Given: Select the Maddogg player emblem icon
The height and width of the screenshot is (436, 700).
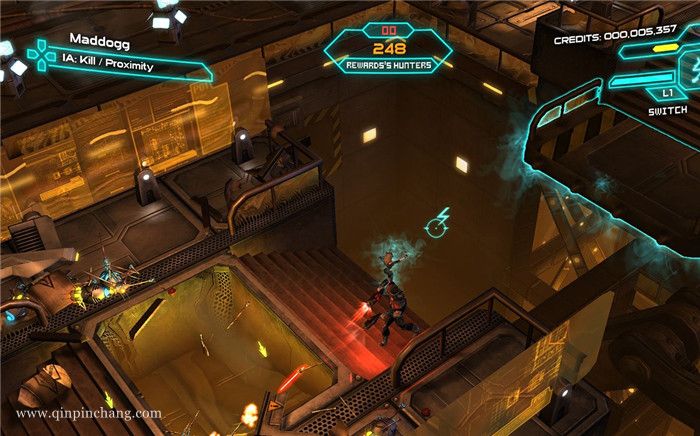Looking at the screenshot, I should (39, 55).
